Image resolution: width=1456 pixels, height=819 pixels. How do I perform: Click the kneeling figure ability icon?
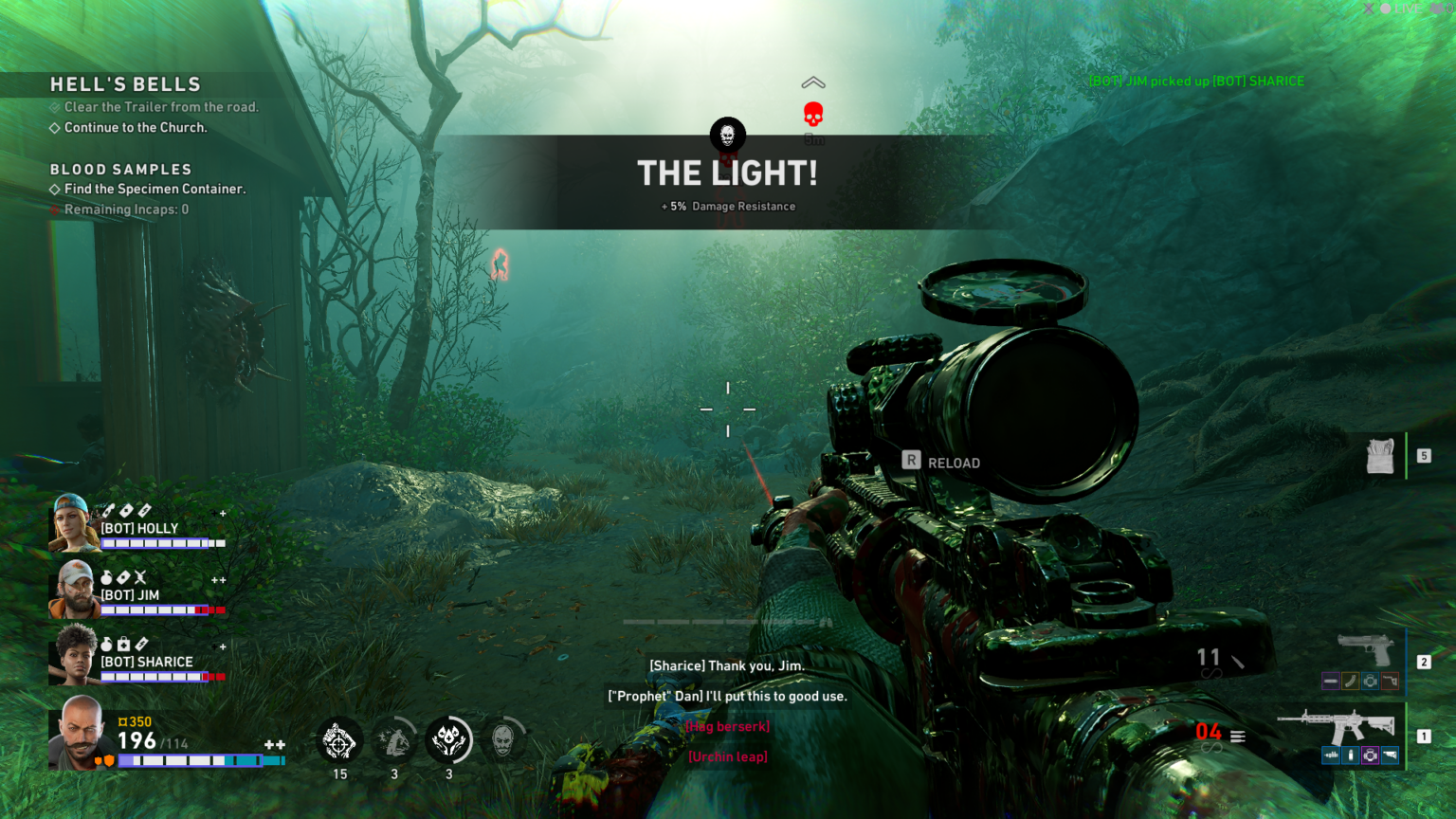pos(394,740)
